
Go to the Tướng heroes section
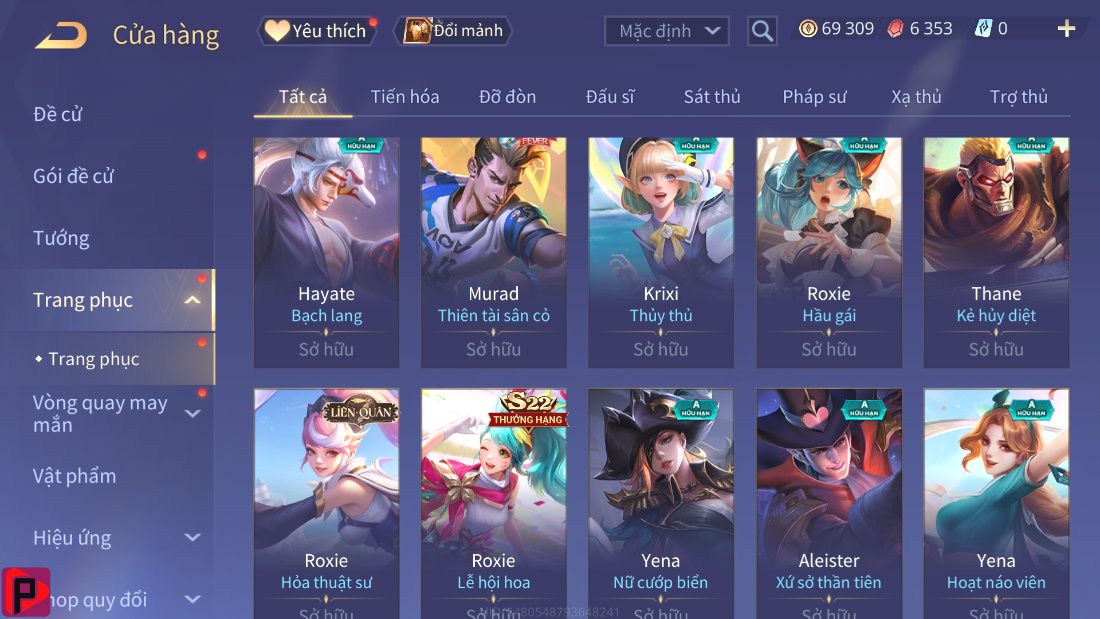tap(61, 238)
